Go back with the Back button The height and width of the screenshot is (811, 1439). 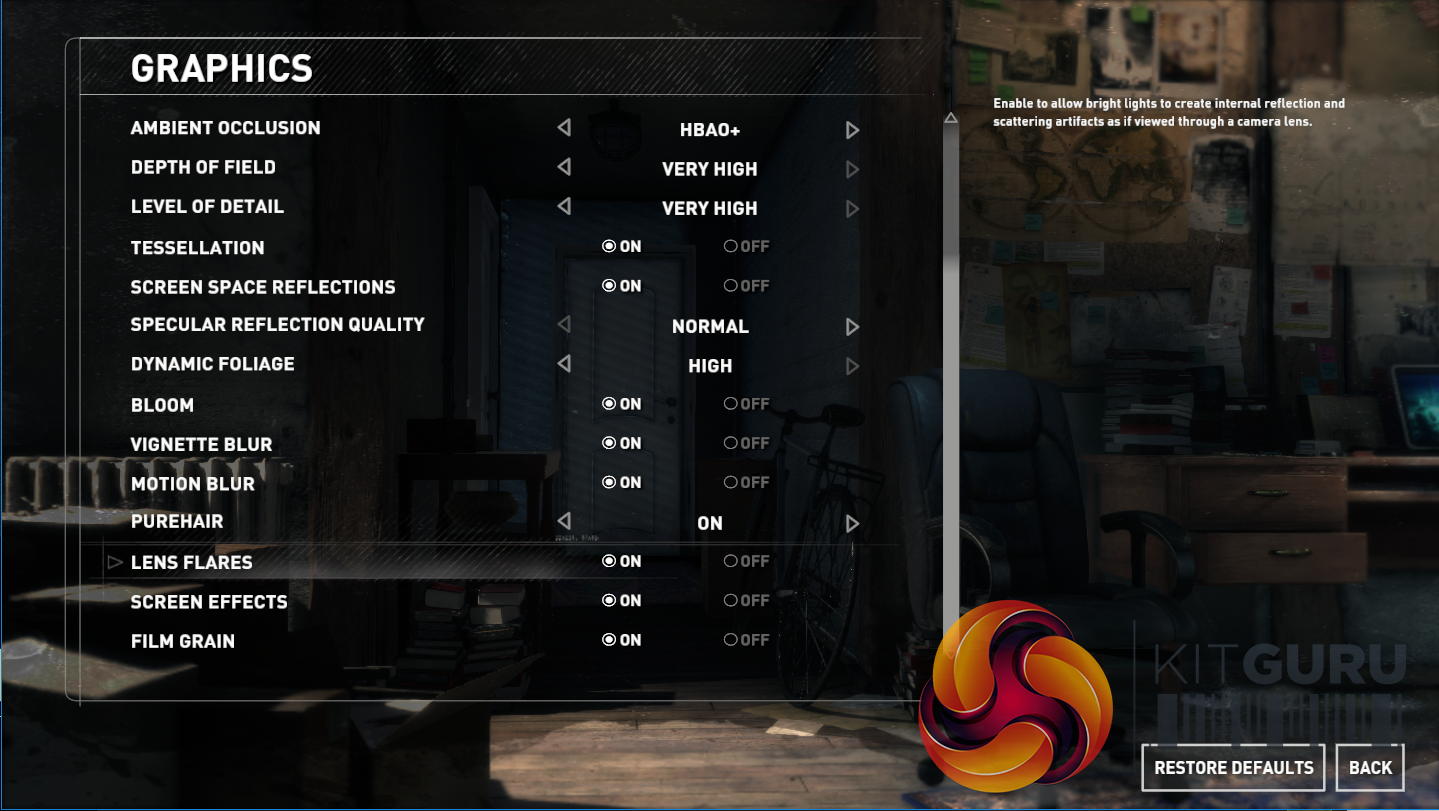1370,768
